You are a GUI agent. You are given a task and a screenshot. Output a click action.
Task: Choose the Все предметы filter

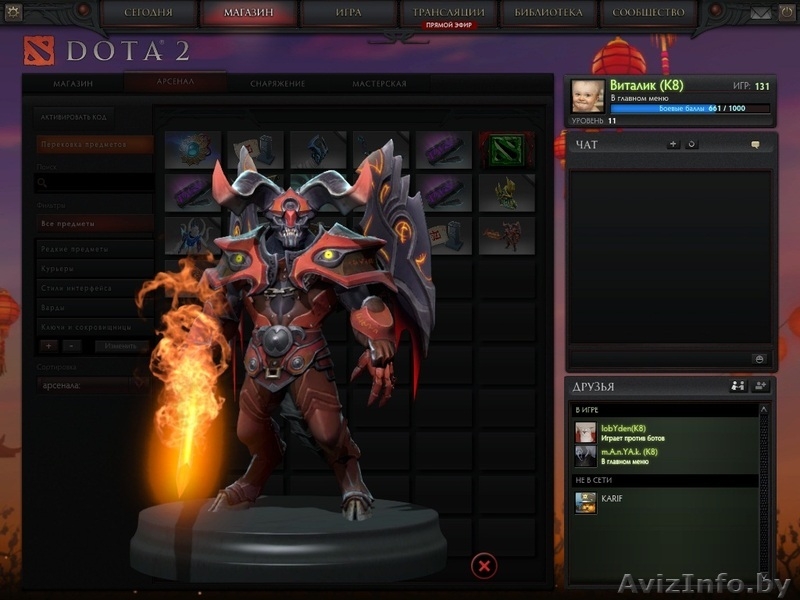93,223
